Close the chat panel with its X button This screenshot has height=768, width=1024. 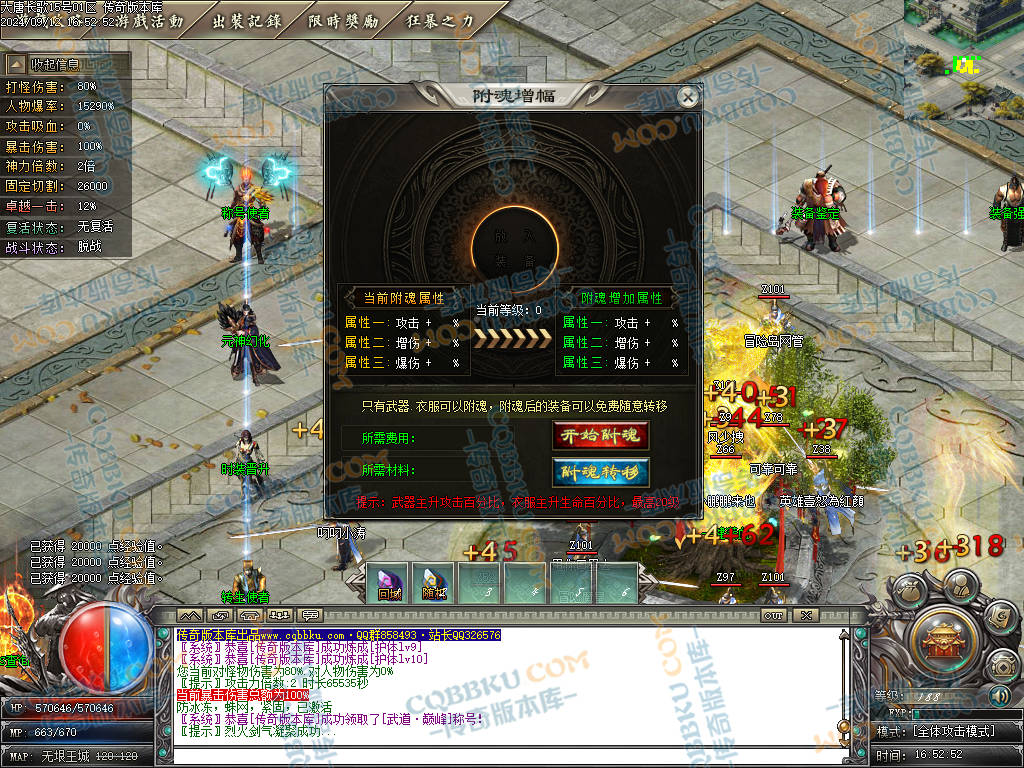click(x=805, y=615)
